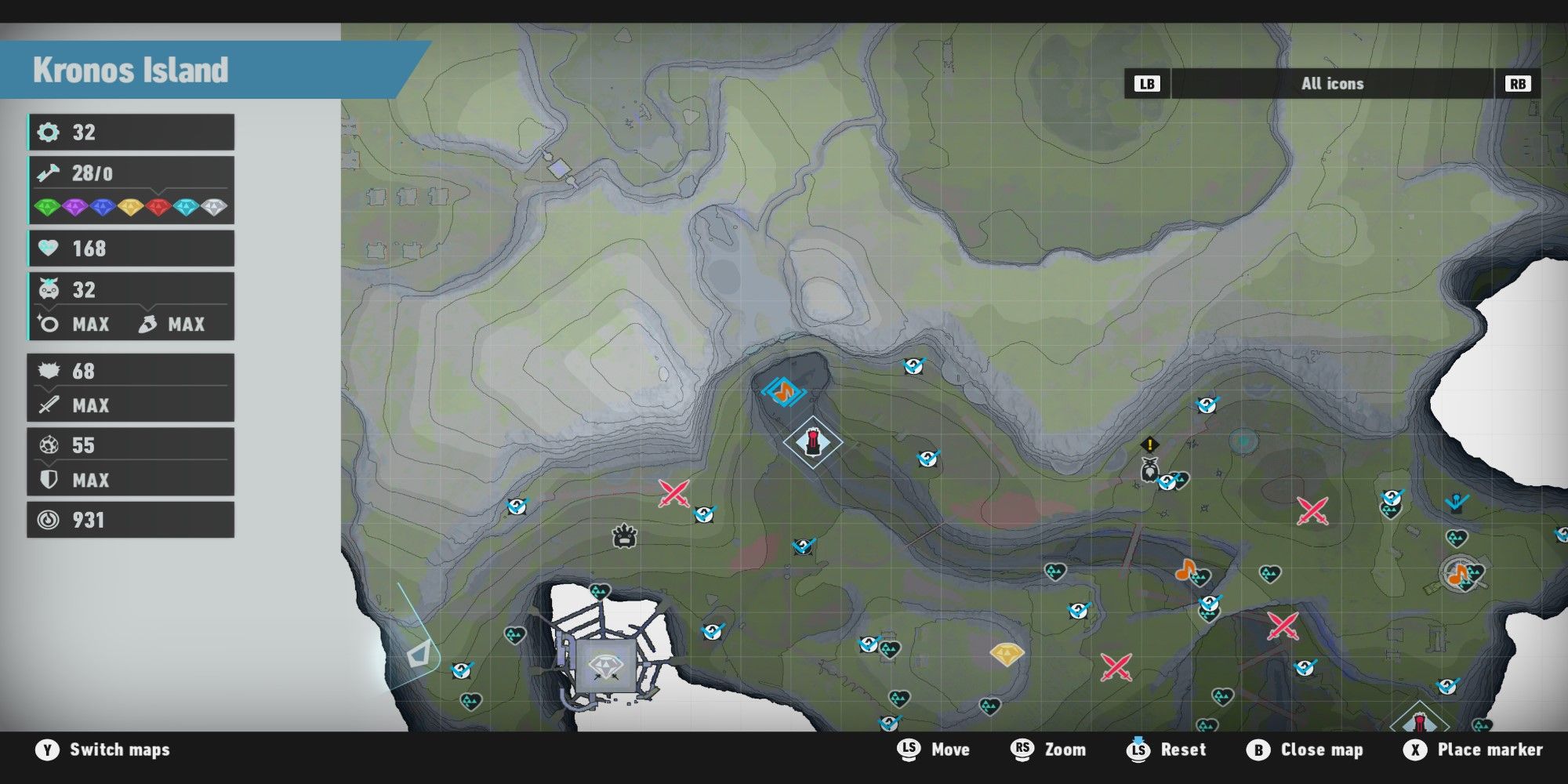This screenshot has height=784, width=1568.
Task: Click the heart-shaped memory token counter icon
Action: [x=49, y=249]
